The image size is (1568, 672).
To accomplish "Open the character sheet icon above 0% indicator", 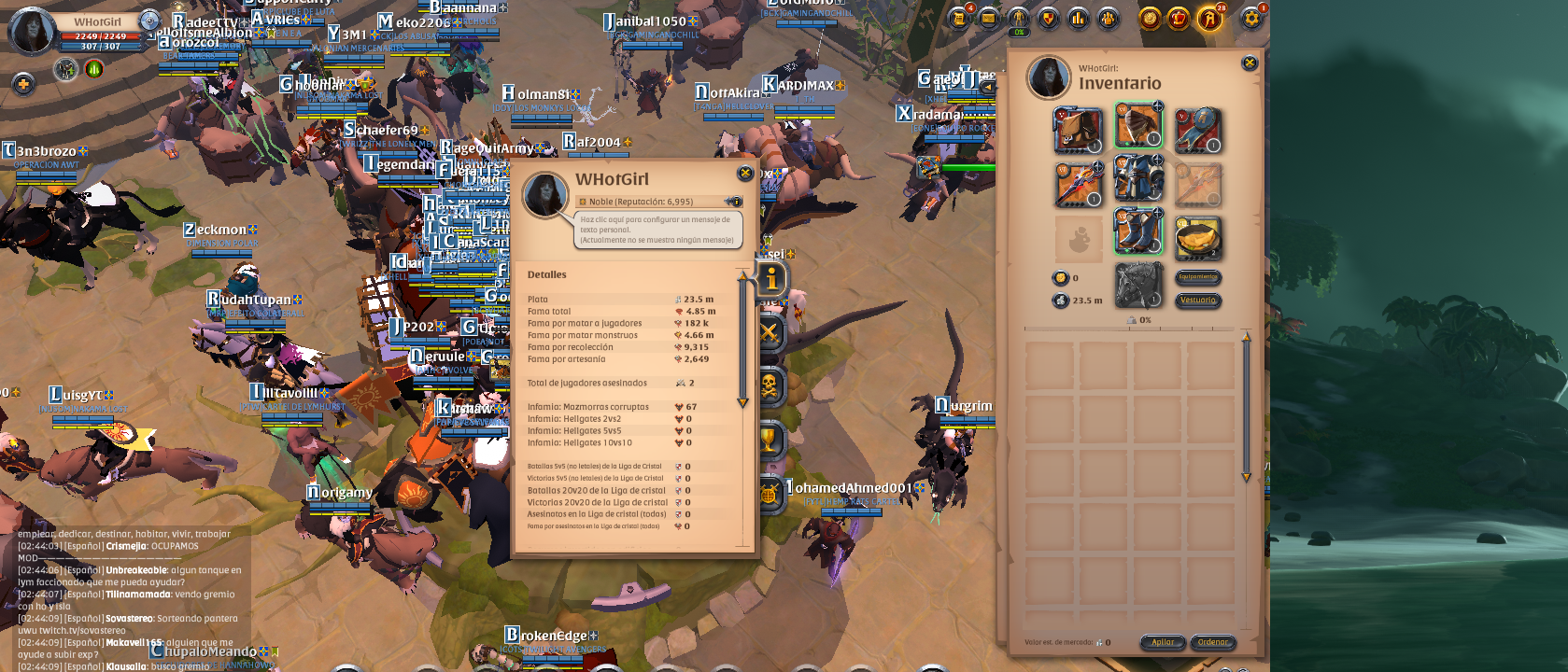I will pyautogui.click(x=1017, y=16).
